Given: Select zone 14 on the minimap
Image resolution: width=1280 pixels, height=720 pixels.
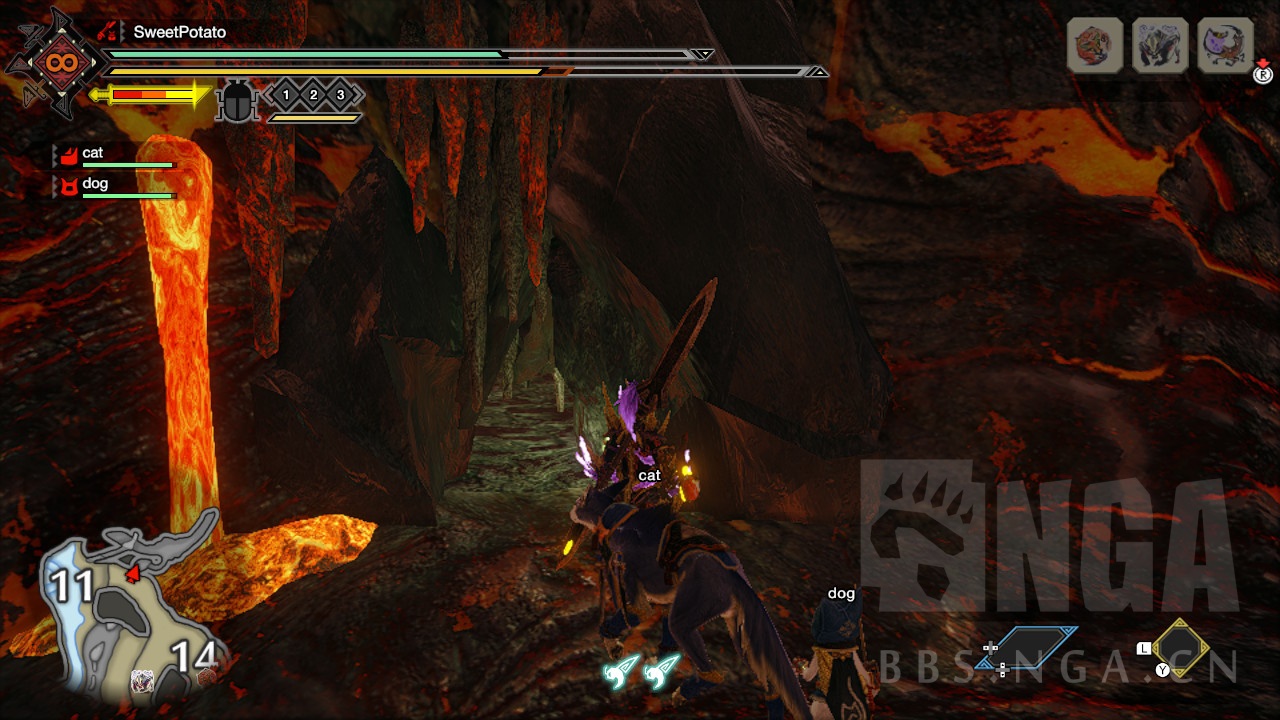Looking at the screenshot, I should [193, 657].
